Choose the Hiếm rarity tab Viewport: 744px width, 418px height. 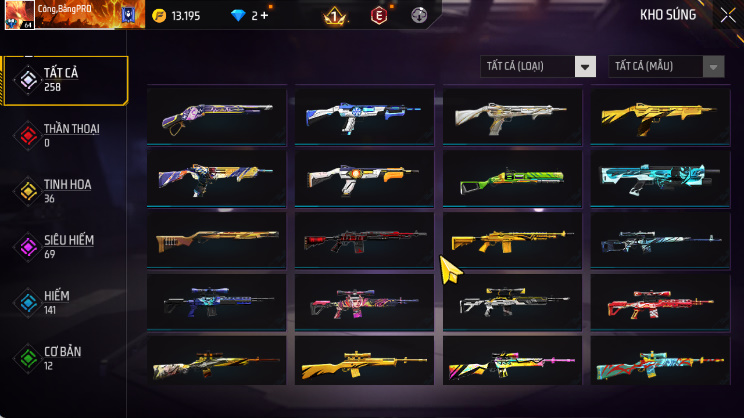click(66, 302)
